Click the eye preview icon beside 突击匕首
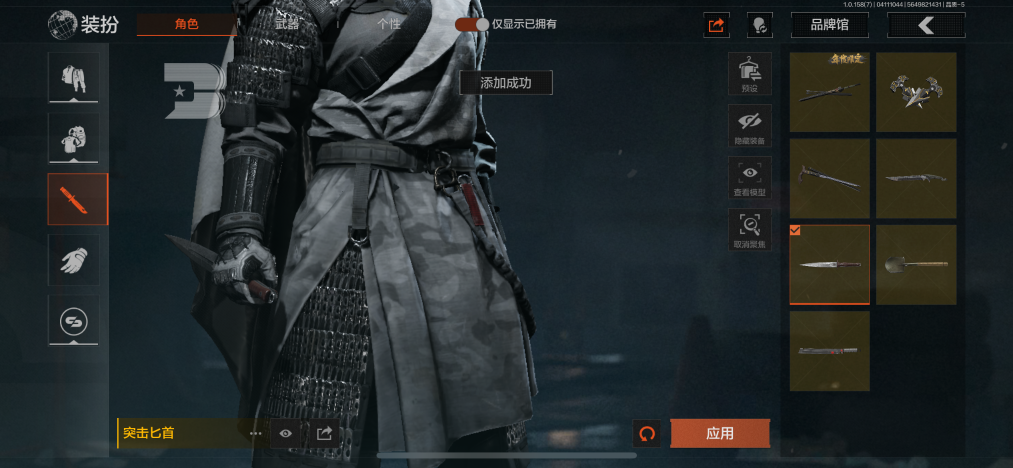This screenshot has width=1013, height=468. [x=286, y=433]
